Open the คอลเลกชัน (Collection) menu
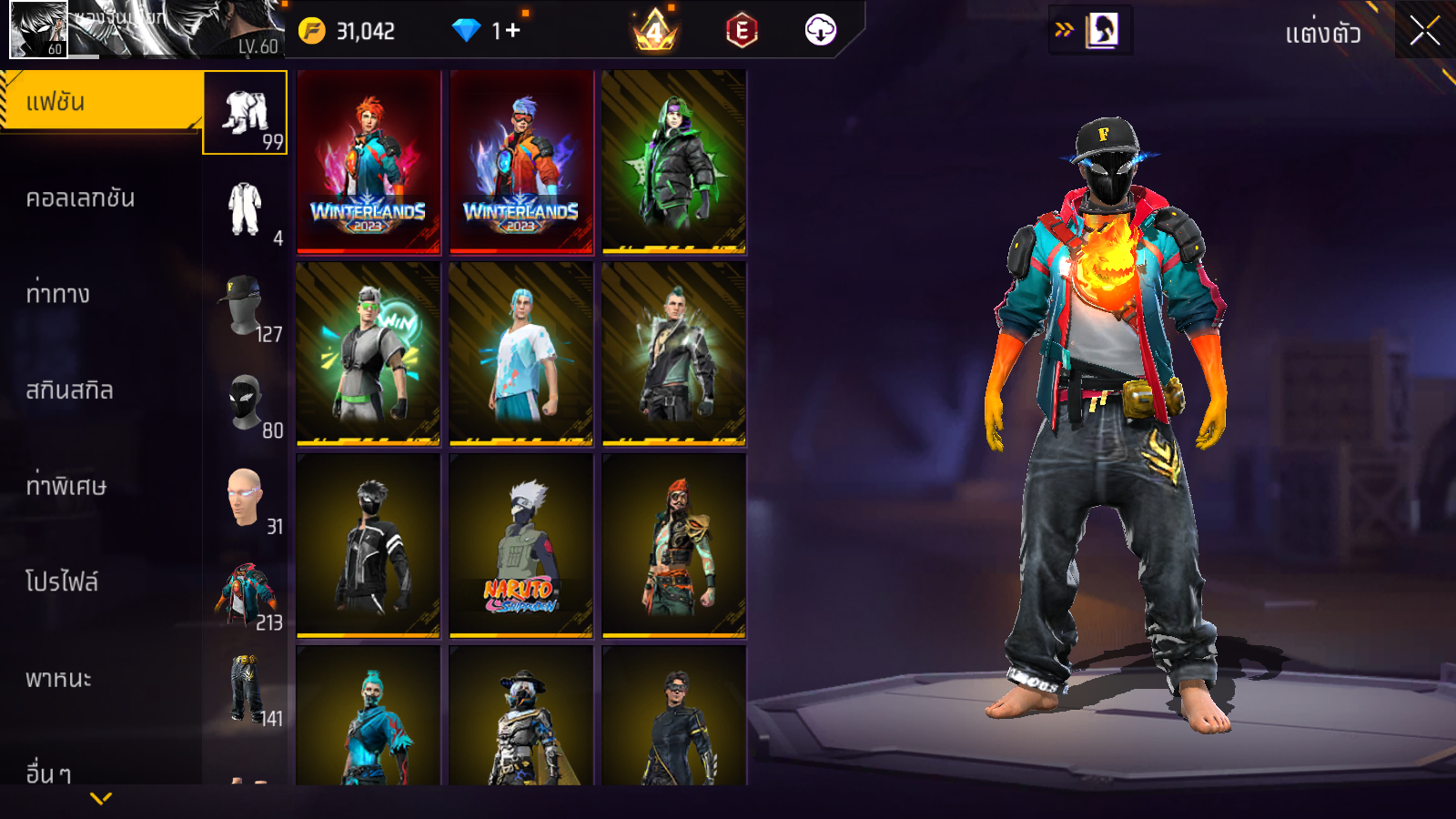 81,198
